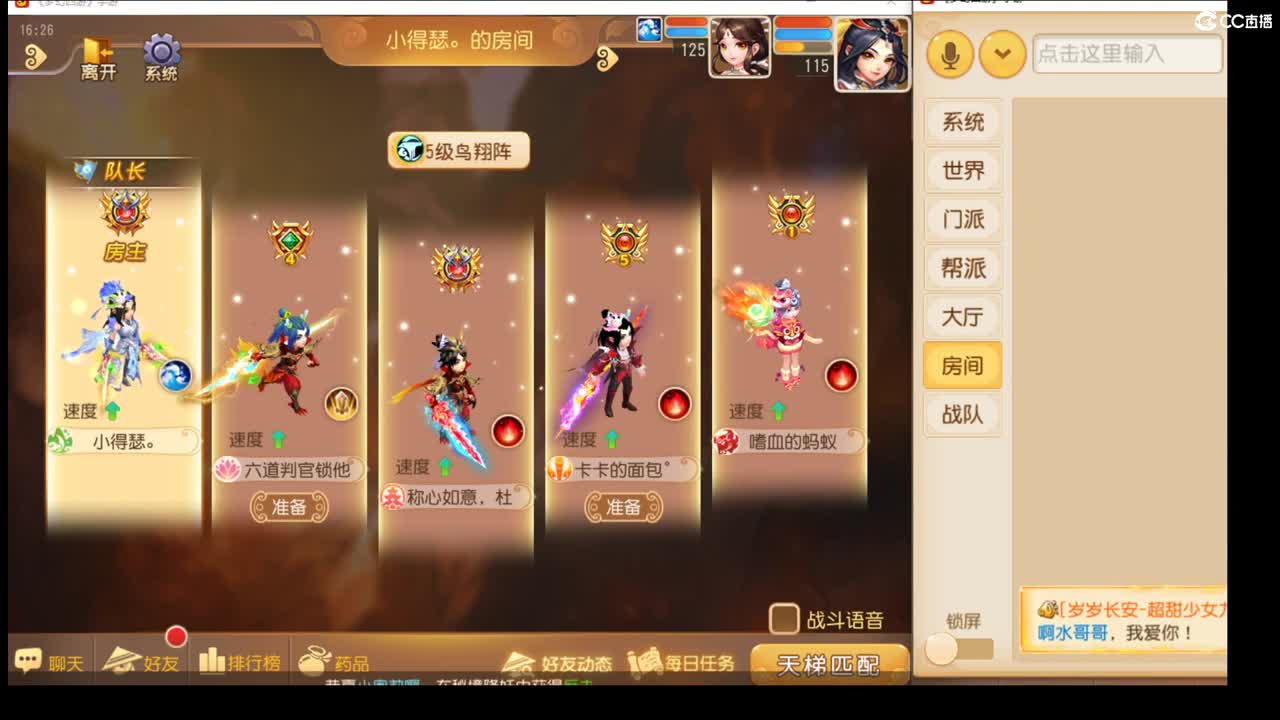Switch to the 世界 chat tab

(963, 170)
